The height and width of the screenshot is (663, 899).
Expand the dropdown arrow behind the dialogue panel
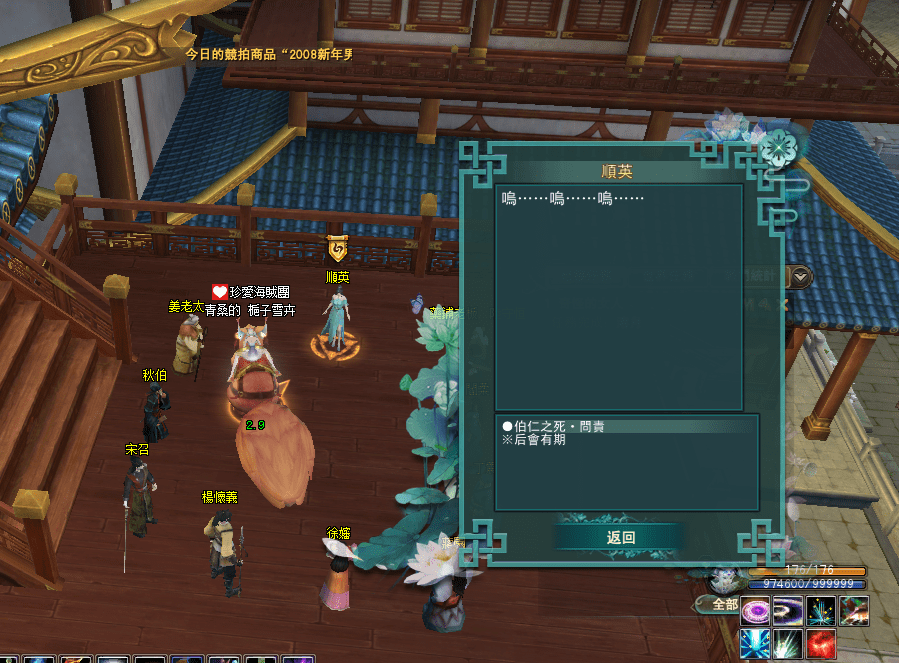(802, 277)
